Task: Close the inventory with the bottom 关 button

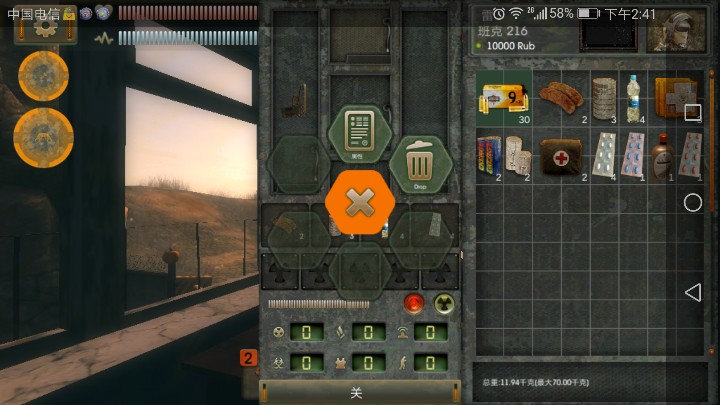Action: click(356, 393)
